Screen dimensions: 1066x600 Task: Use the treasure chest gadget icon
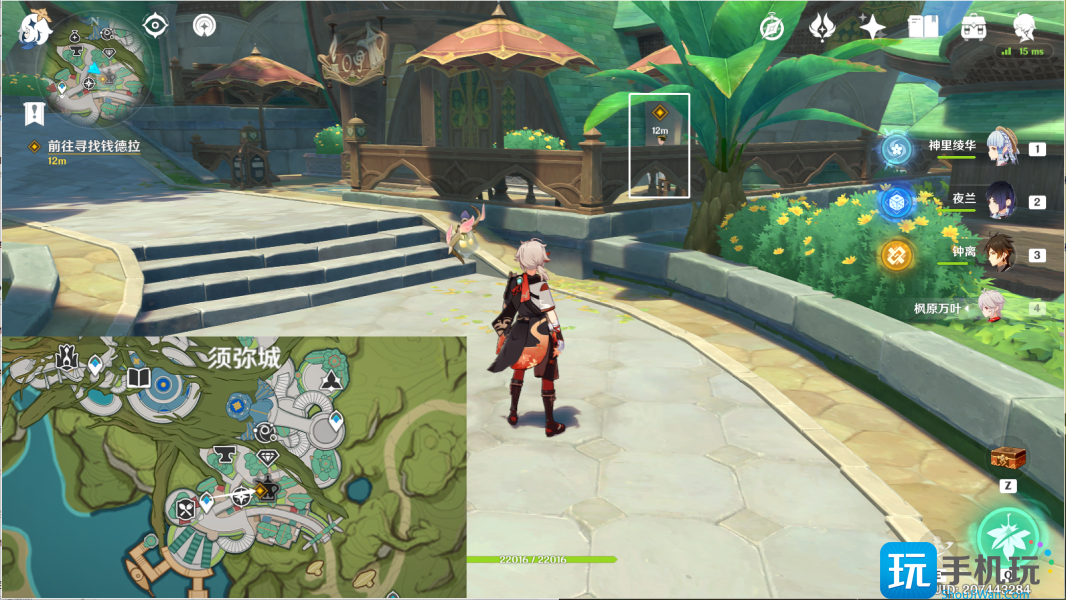click(x=1008, y=458)
